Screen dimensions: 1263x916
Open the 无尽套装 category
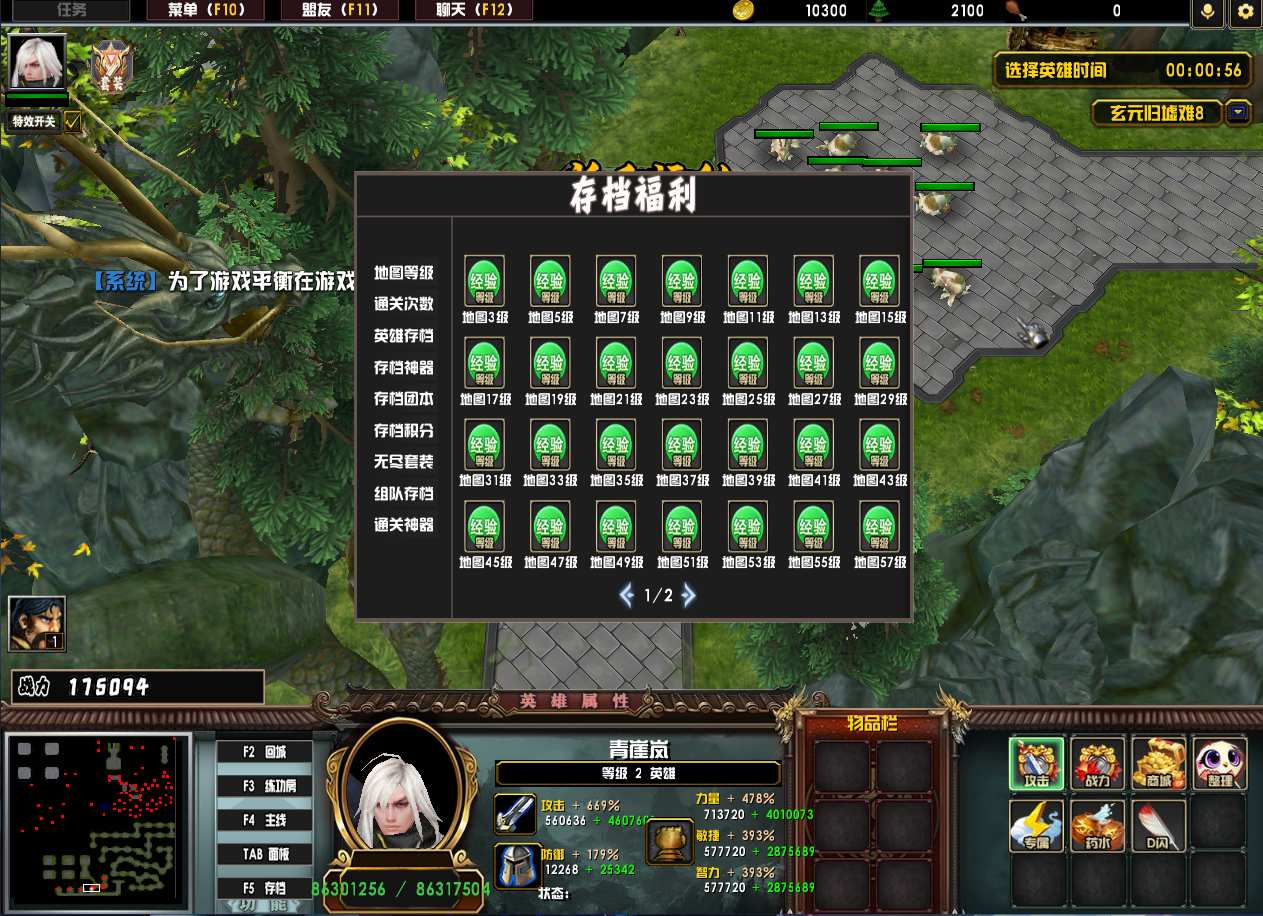click(404, 462)
